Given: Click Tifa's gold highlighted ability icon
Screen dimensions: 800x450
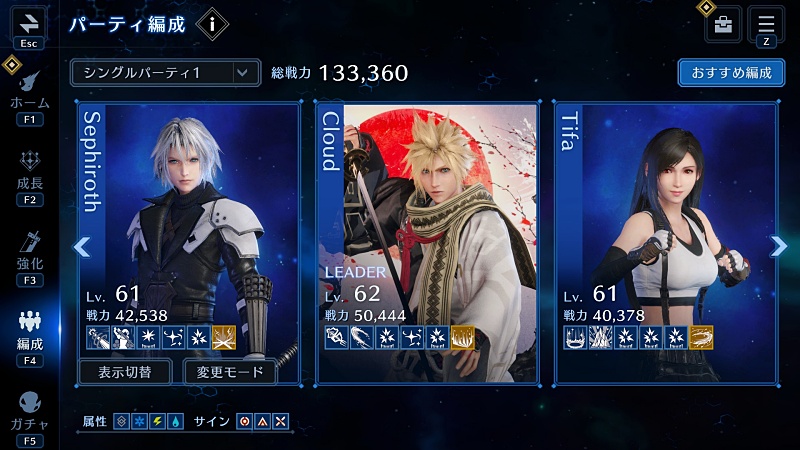Looking at the screenshot, I should click(701, 337).
